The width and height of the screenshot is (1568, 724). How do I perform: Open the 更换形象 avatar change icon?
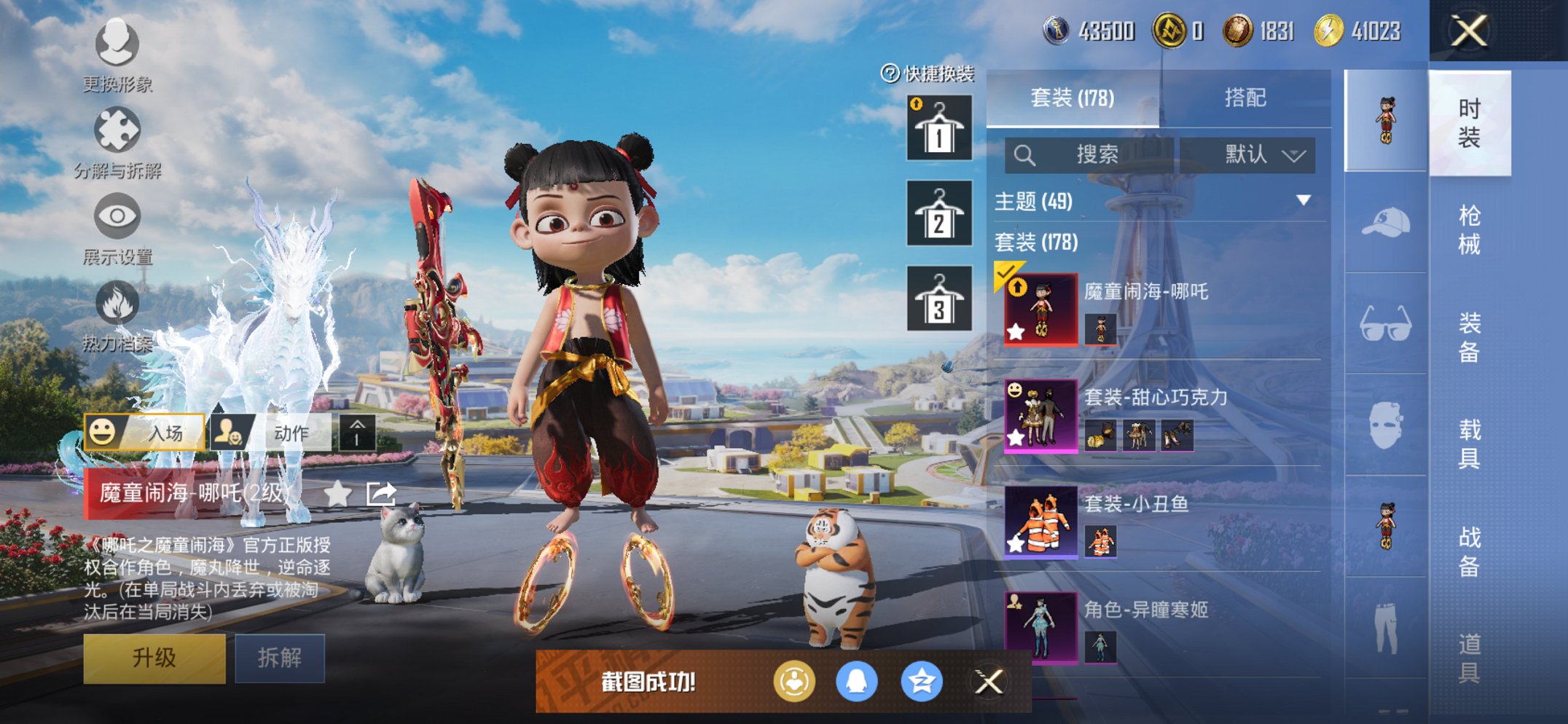(117, 45)
